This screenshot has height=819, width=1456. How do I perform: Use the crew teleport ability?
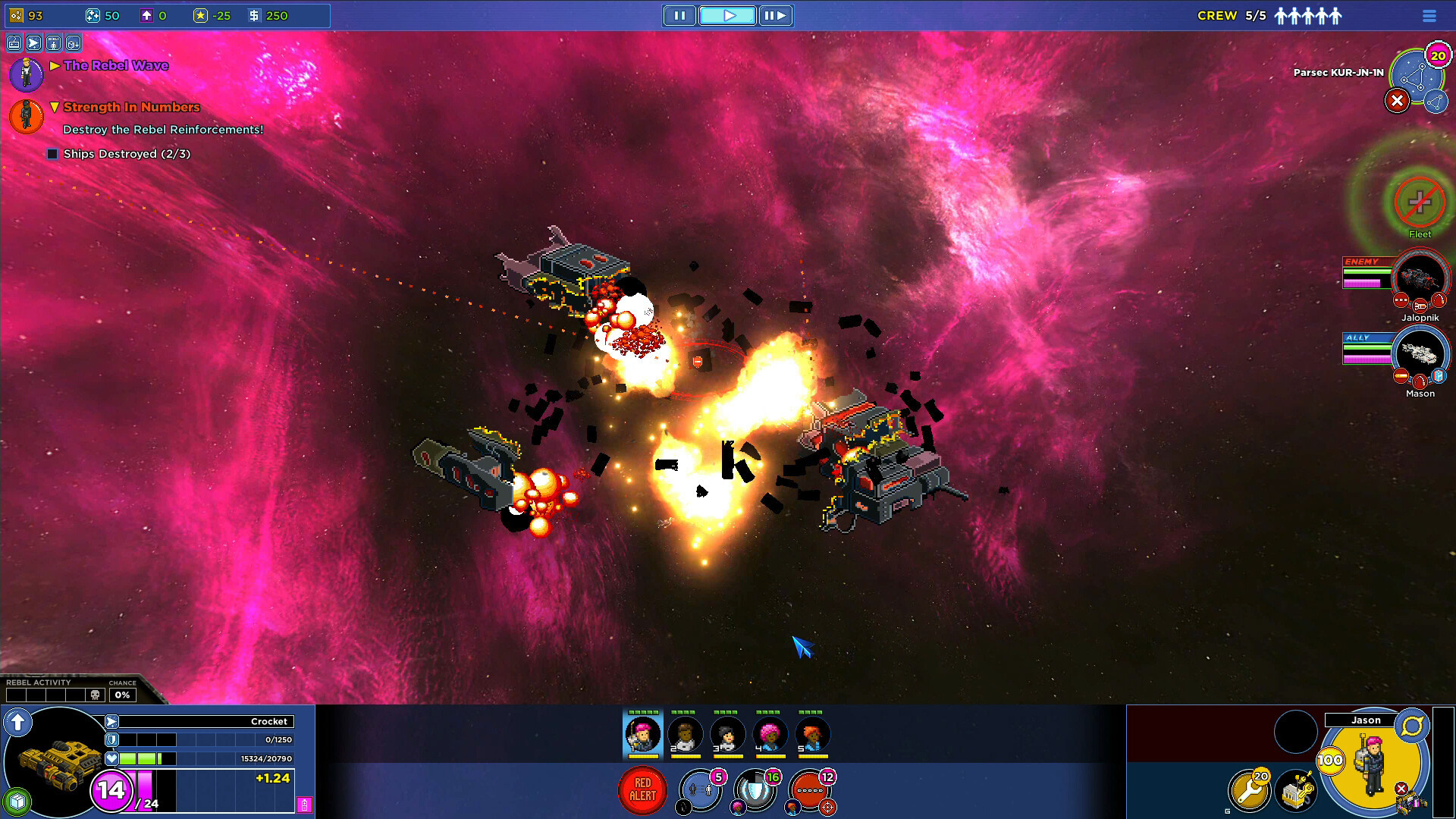pos(701,790)
